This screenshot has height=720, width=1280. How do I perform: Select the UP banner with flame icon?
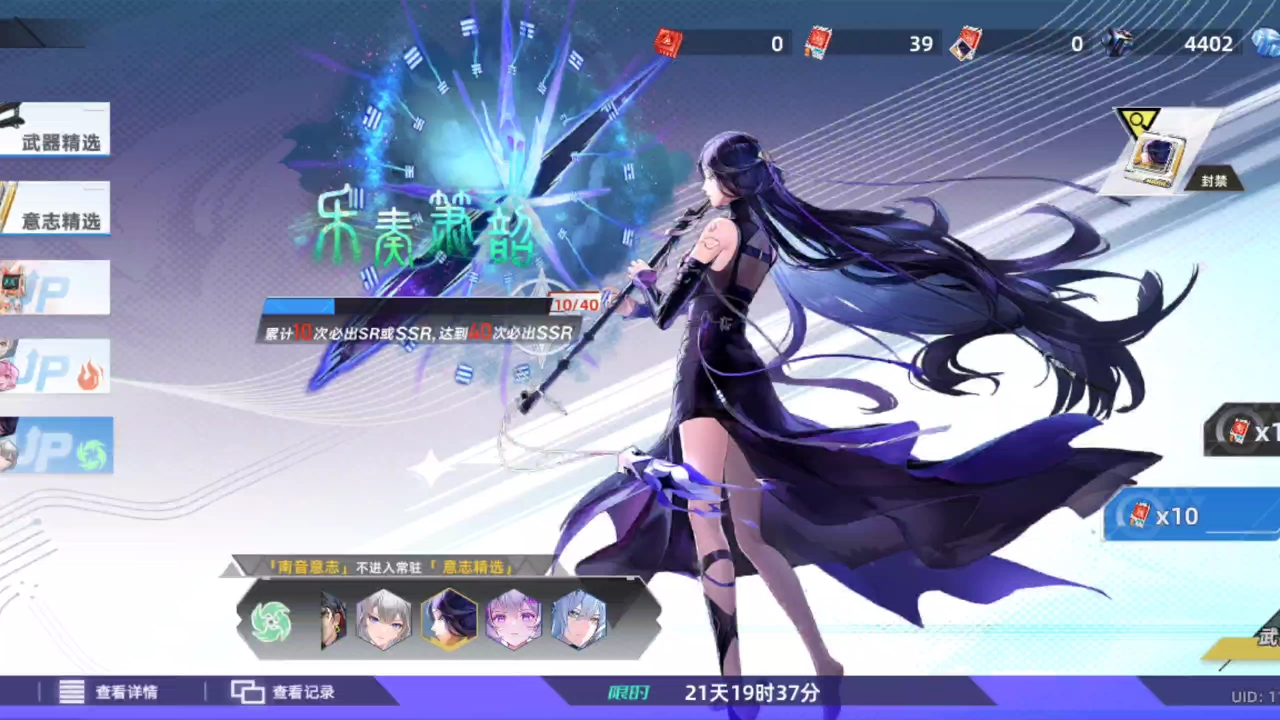coord(56,366)
